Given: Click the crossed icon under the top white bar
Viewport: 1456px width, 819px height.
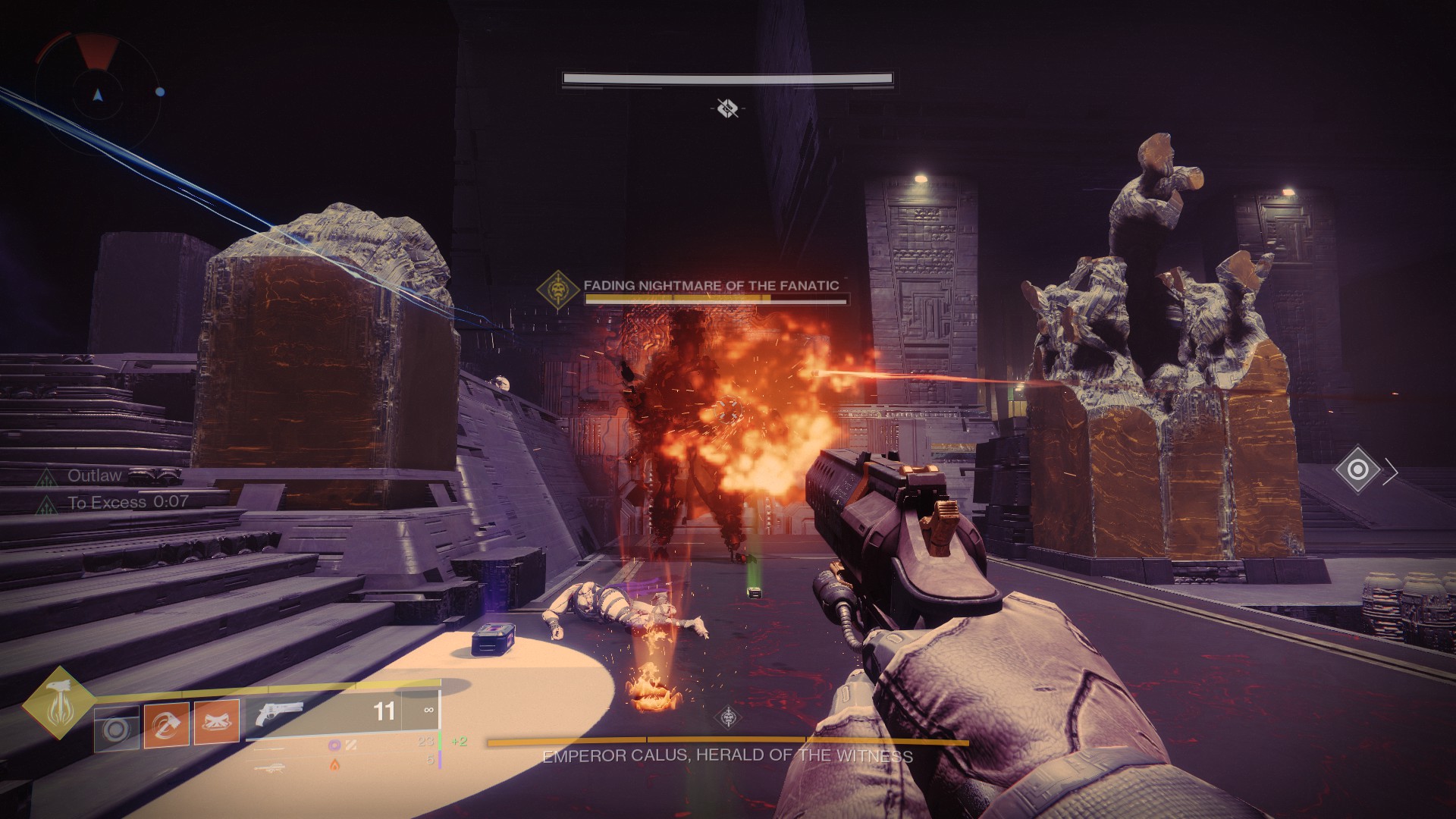Looking at the screenshot, I should tap(726, 108).
